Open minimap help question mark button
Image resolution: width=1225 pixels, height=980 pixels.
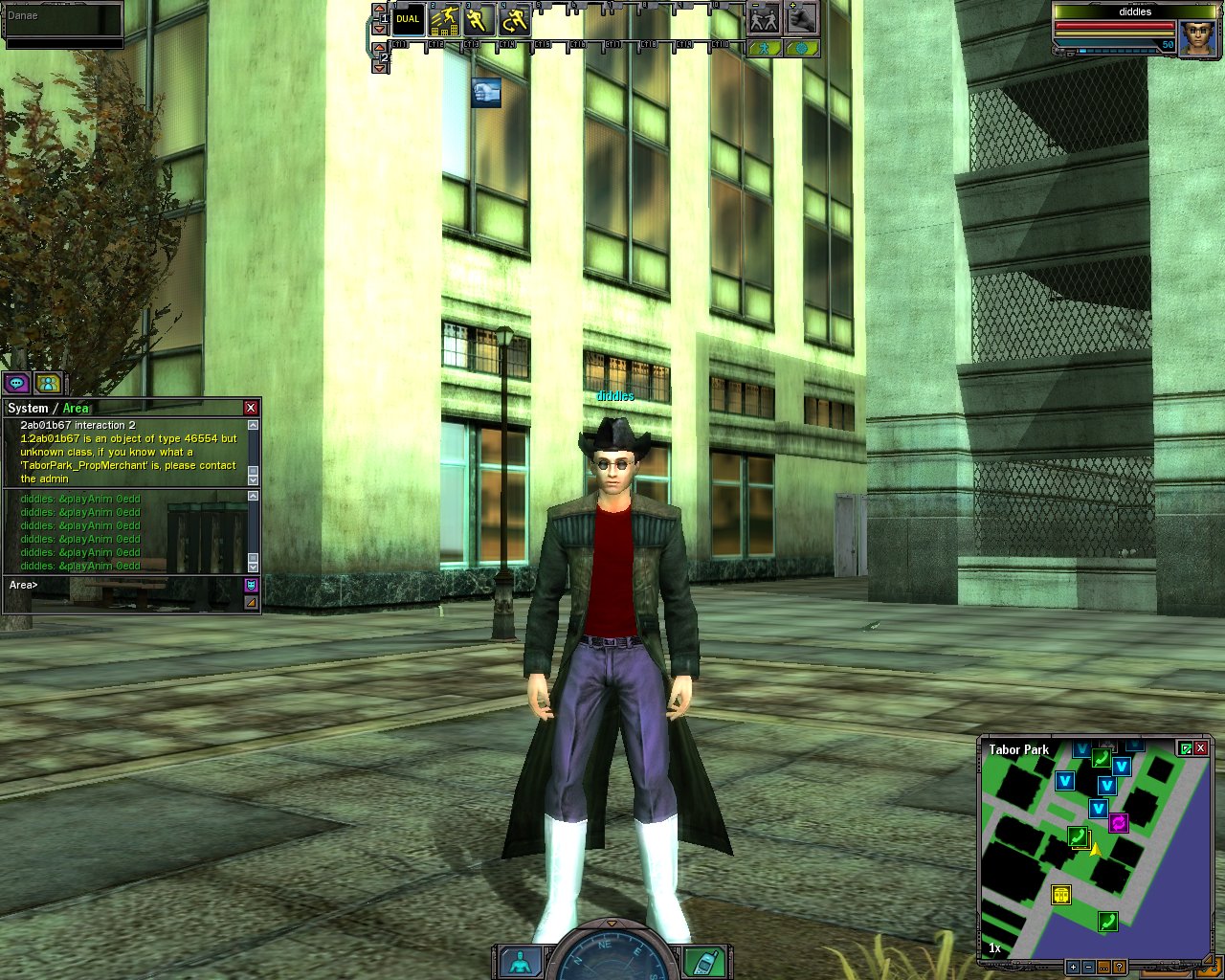[x=1119, y=968]
